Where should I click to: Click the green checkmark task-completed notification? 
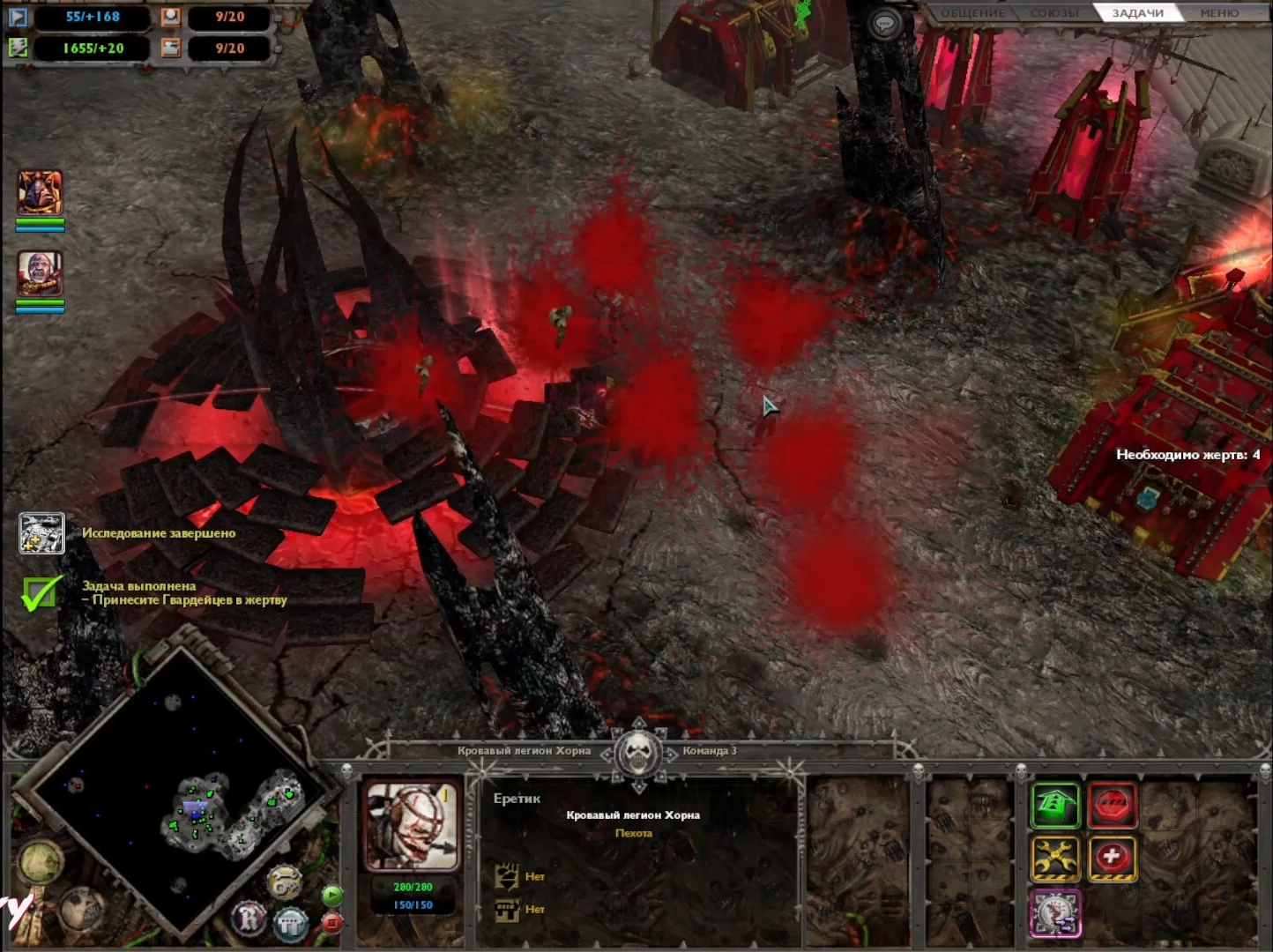click(41, 592)
